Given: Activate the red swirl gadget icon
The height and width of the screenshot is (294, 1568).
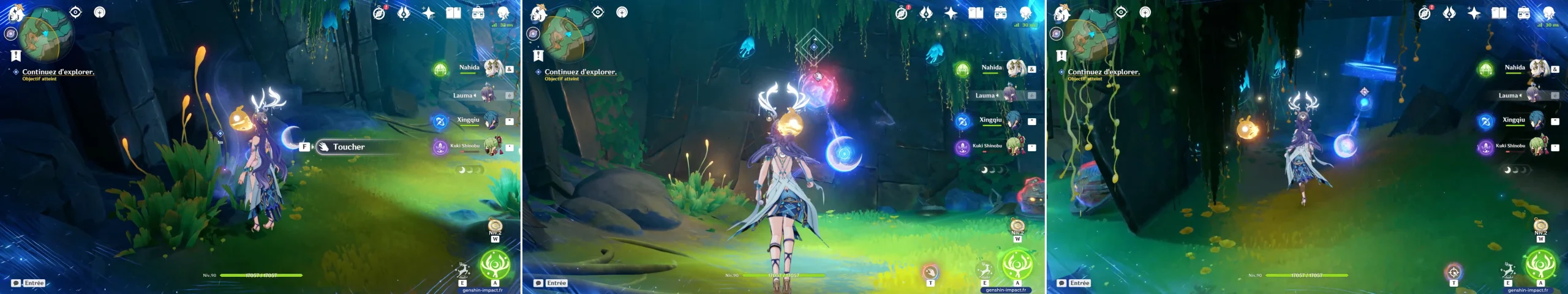Looking at the screenshot, I should coord(930,271).
